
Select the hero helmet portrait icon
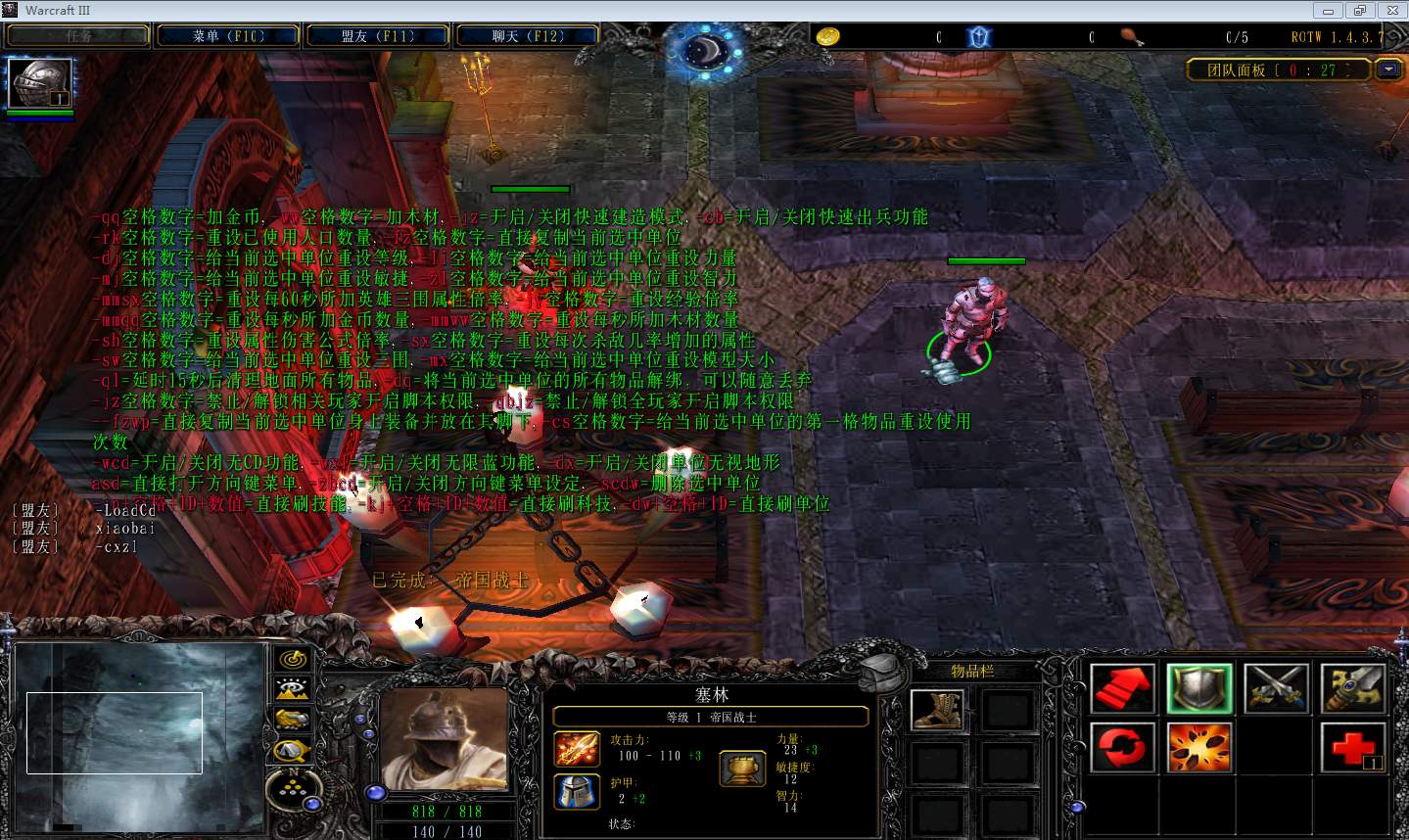click(39, 83)
